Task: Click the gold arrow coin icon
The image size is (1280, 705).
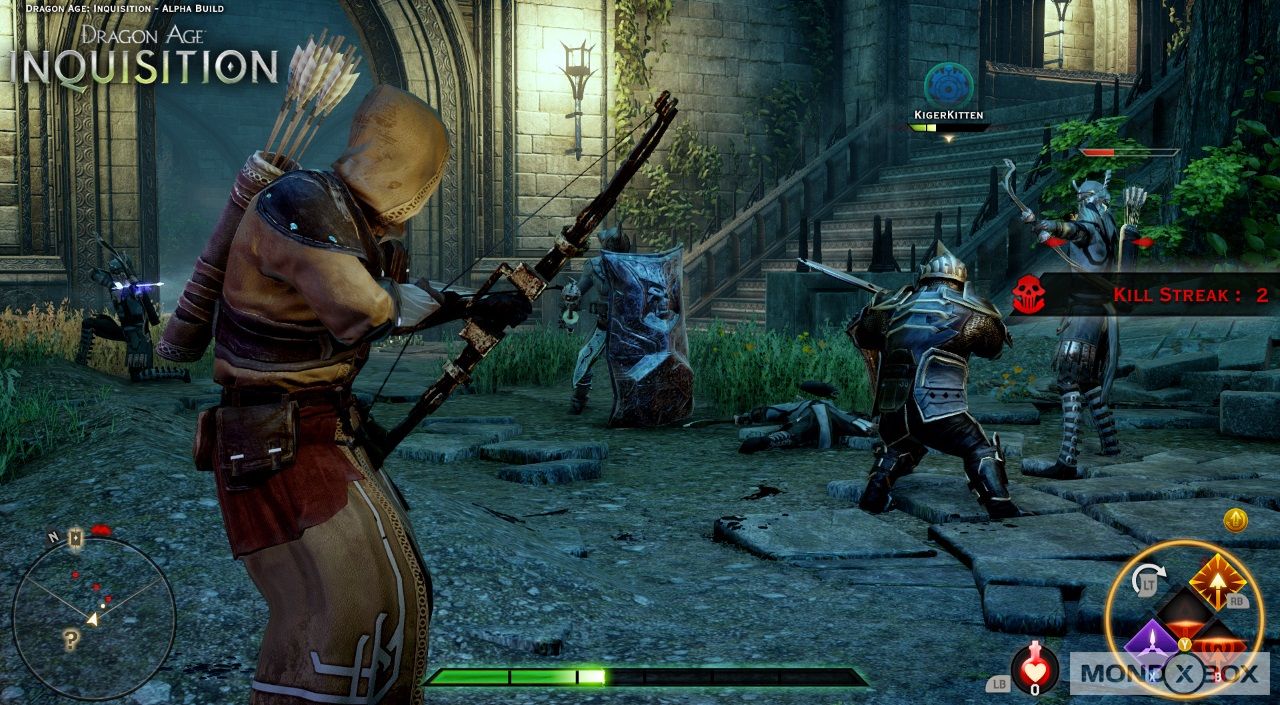Action: coord(1235,520)
